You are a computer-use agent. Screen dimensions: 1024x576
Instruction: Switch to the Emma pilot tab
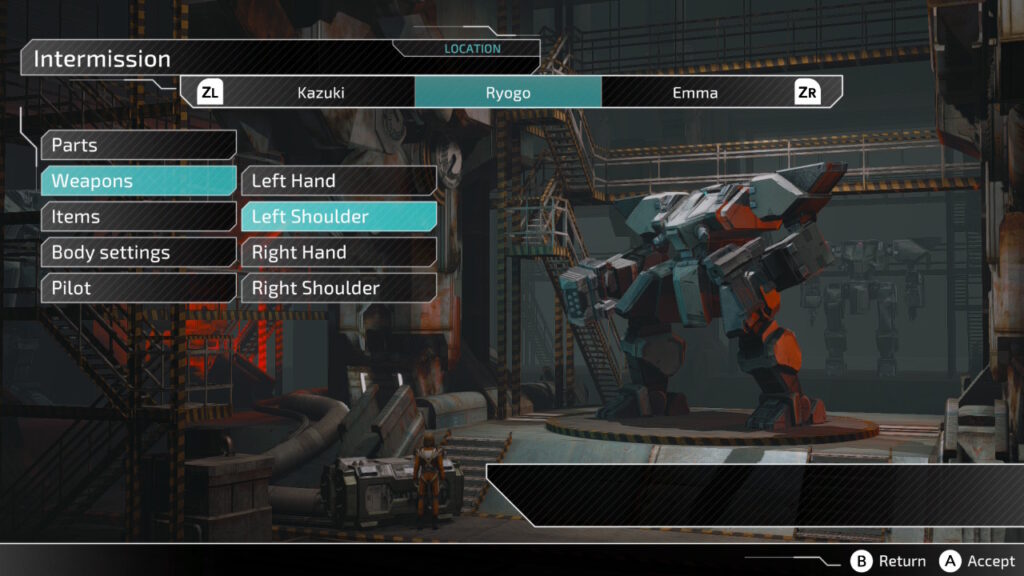coord(695,92)
